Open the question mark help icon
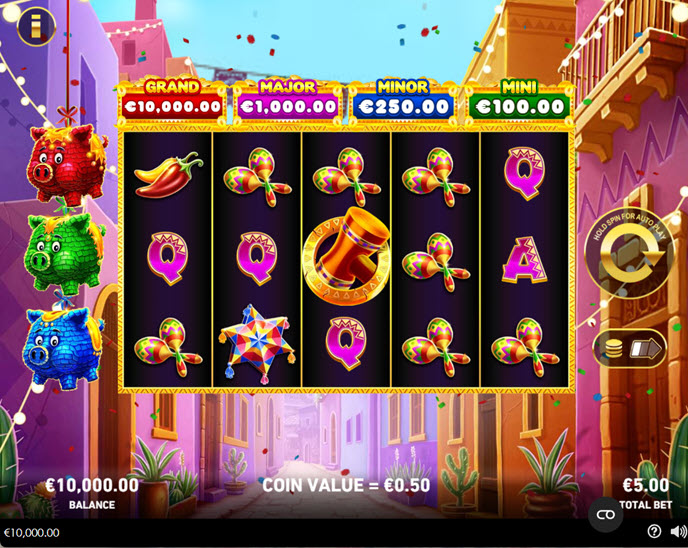This screenshot has width=688, height=548. [654, 532]
